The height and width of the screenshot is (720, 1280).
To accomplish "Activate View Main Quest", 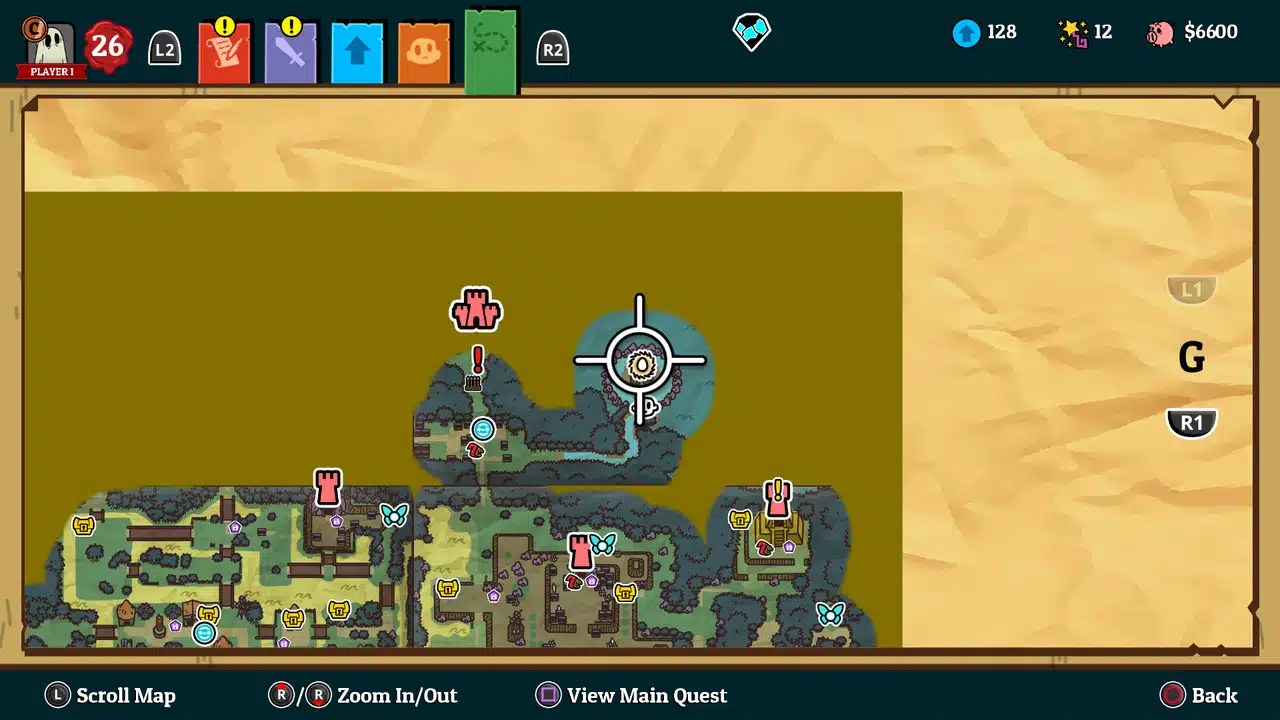I will 630,695.
